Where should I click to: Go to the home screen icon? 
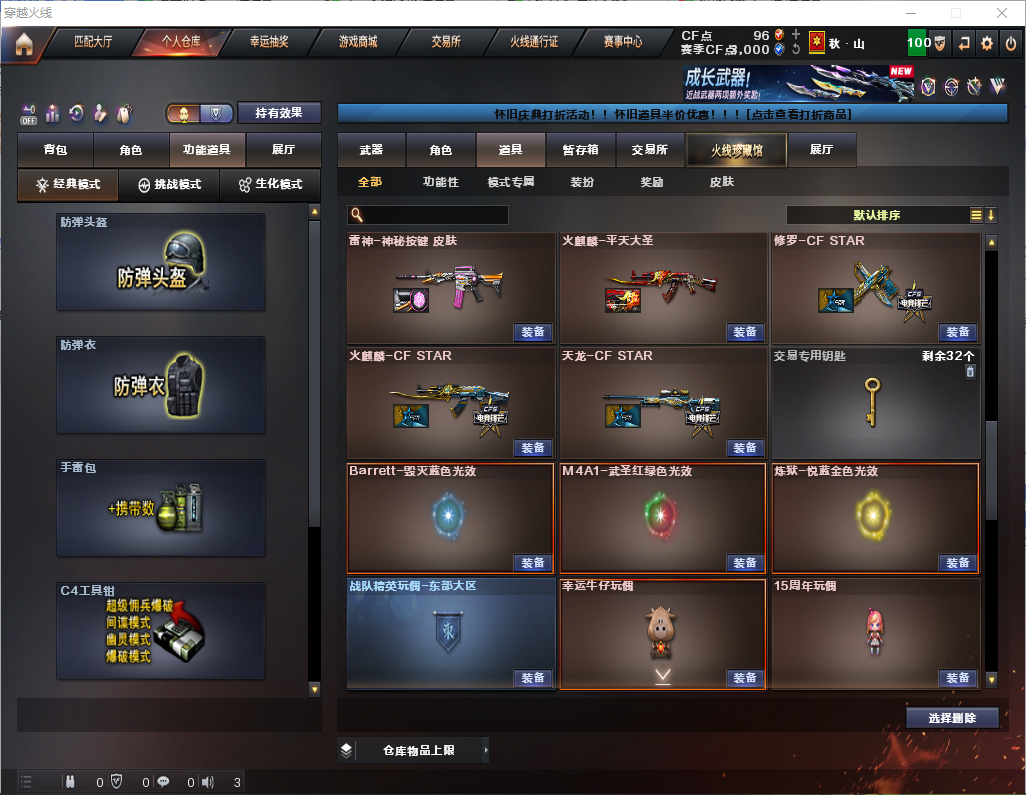23,43
